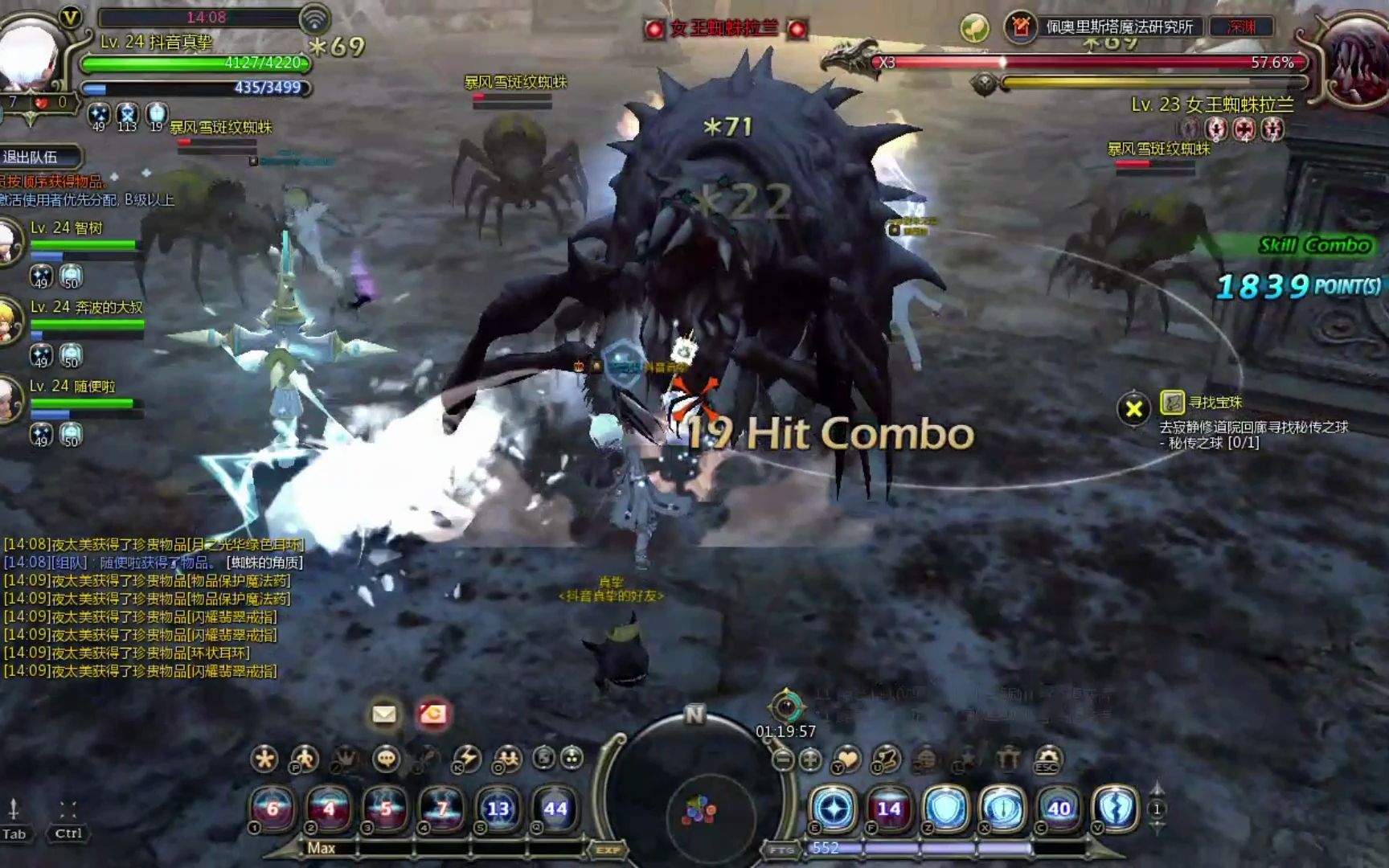Open the community friends menu icon
This screenshot has width=1389, height=868.
[507, 759]
